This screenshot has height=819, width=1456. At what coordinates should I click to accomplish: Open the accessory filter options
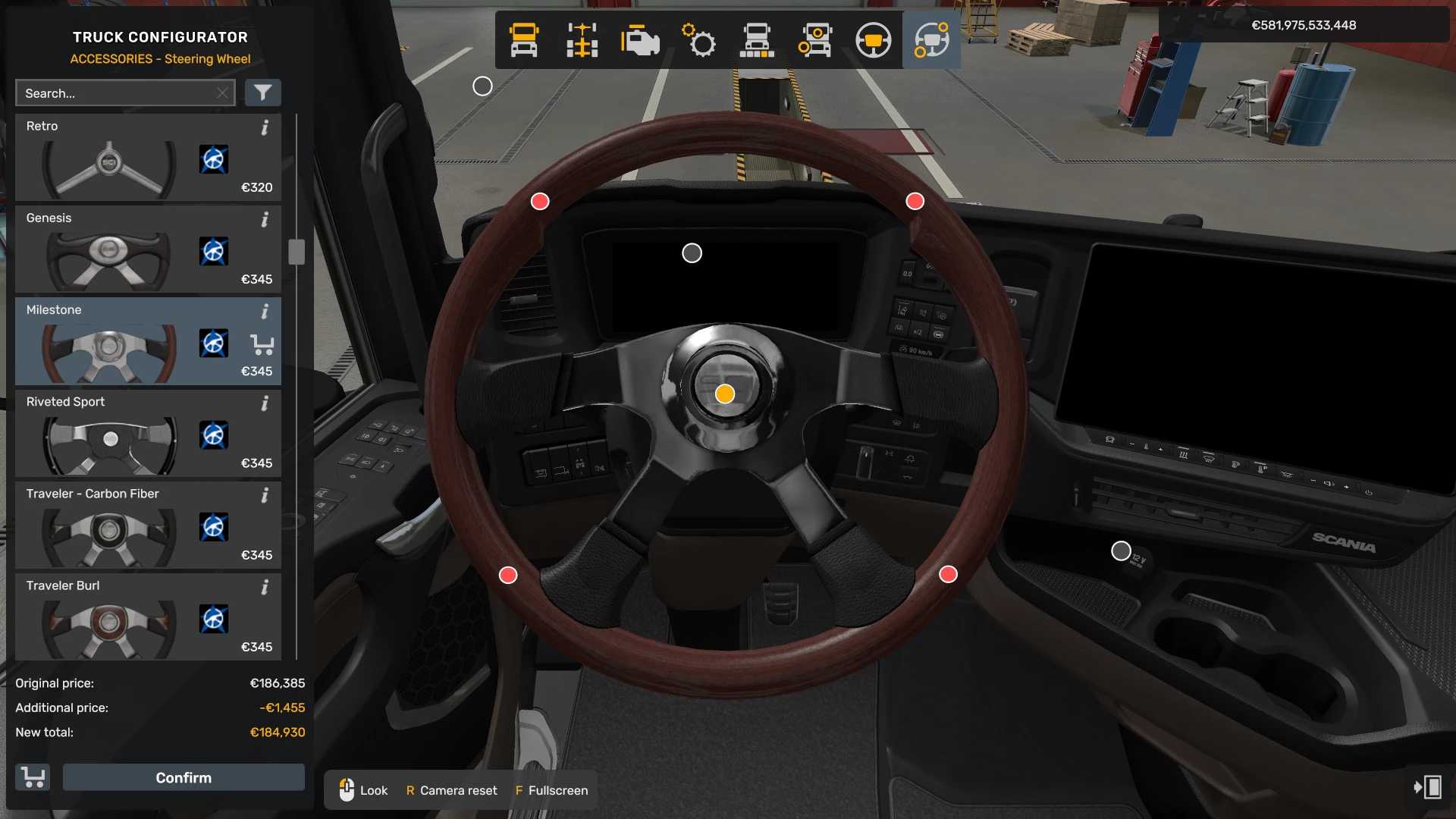coord(262,93)
